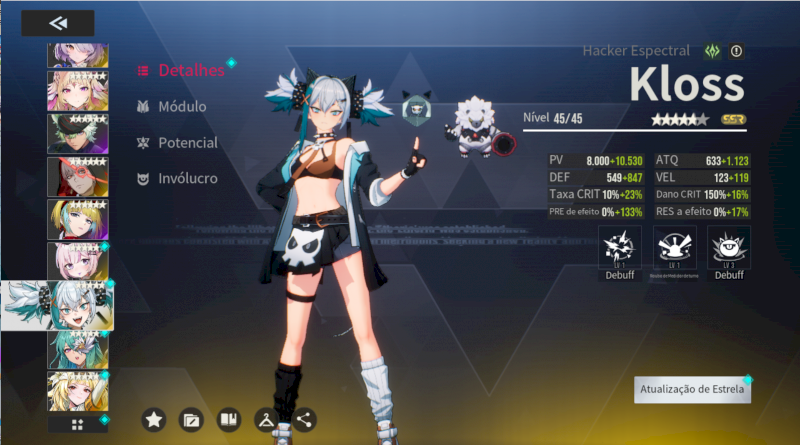The height and width of the screenshot is (445, 800).
Task: Open the exclamation info icon near class
Action: (737, 51)
